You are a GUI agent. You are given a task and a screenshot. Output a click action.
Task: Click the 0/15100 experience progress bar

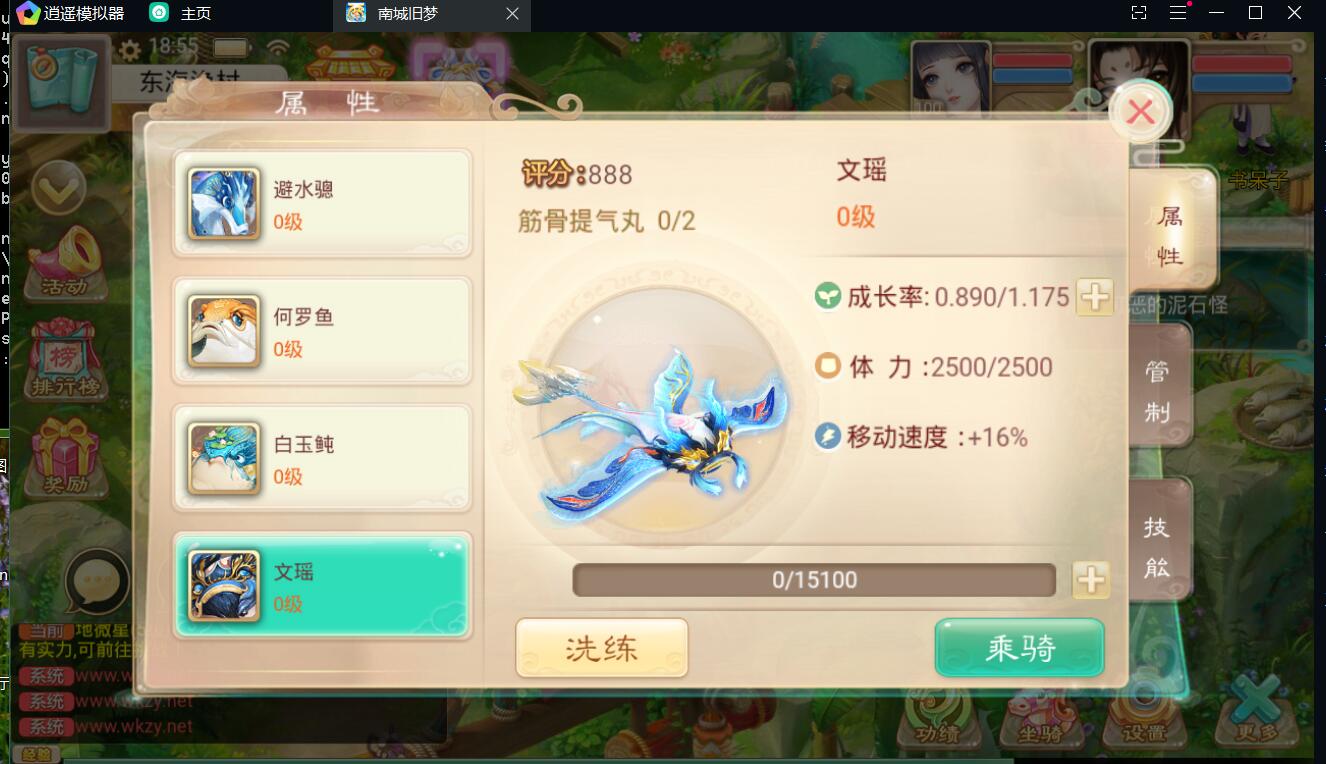813,579
